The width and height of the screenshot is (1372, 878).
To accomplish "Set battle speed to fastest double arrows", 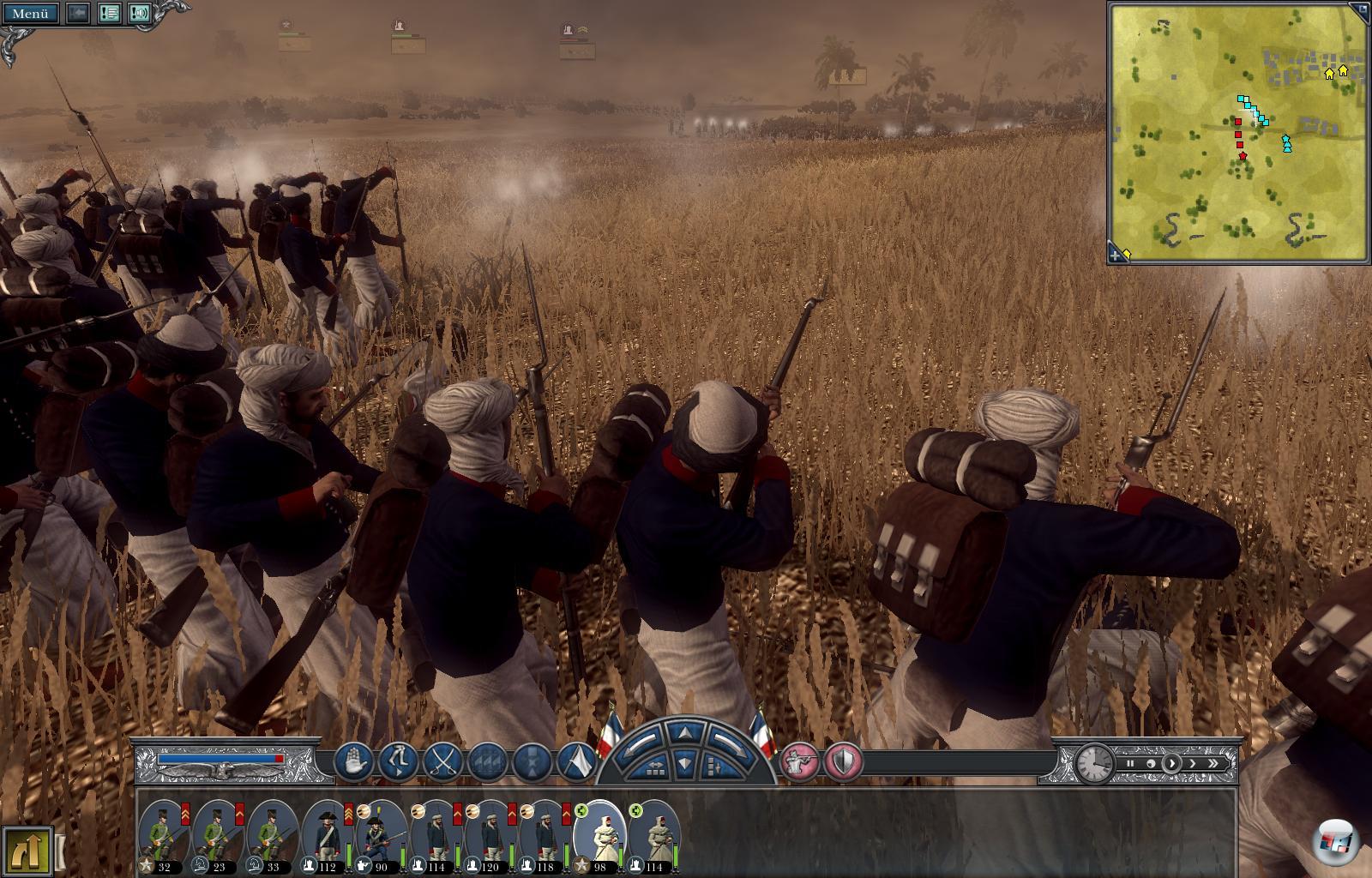I will (x=1213, y=763).
